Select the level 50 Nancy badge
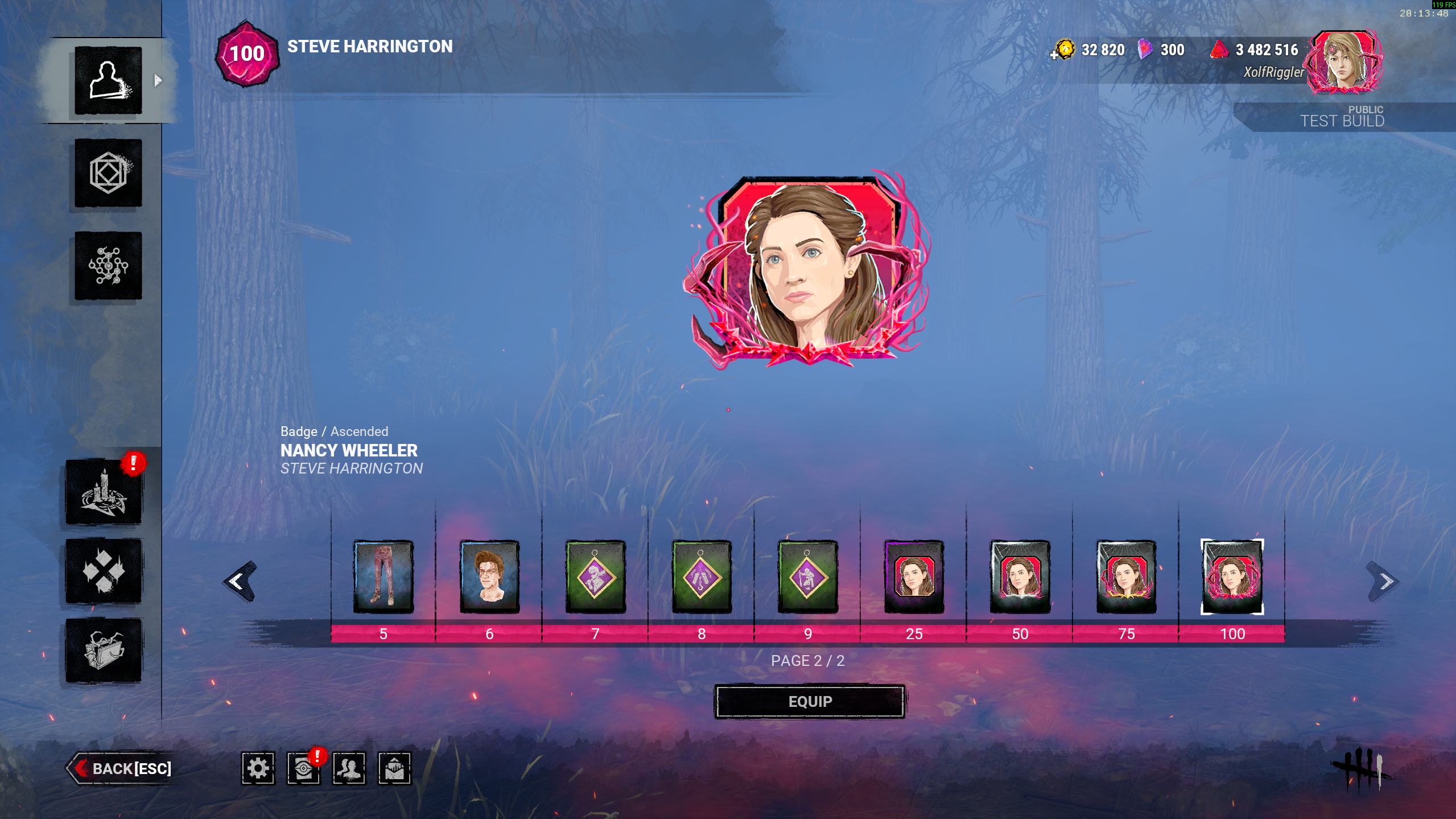The width and height of the screenshot is (1456, 819). [x=1020, y=576]
